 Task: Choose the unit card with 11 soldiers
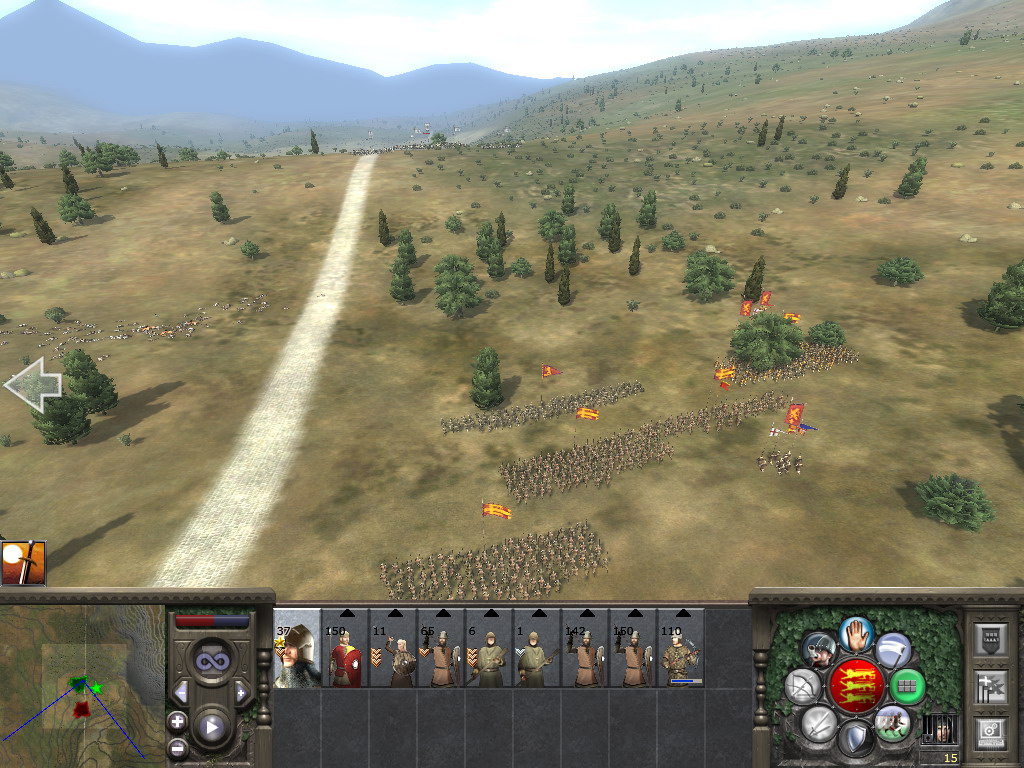393,652
